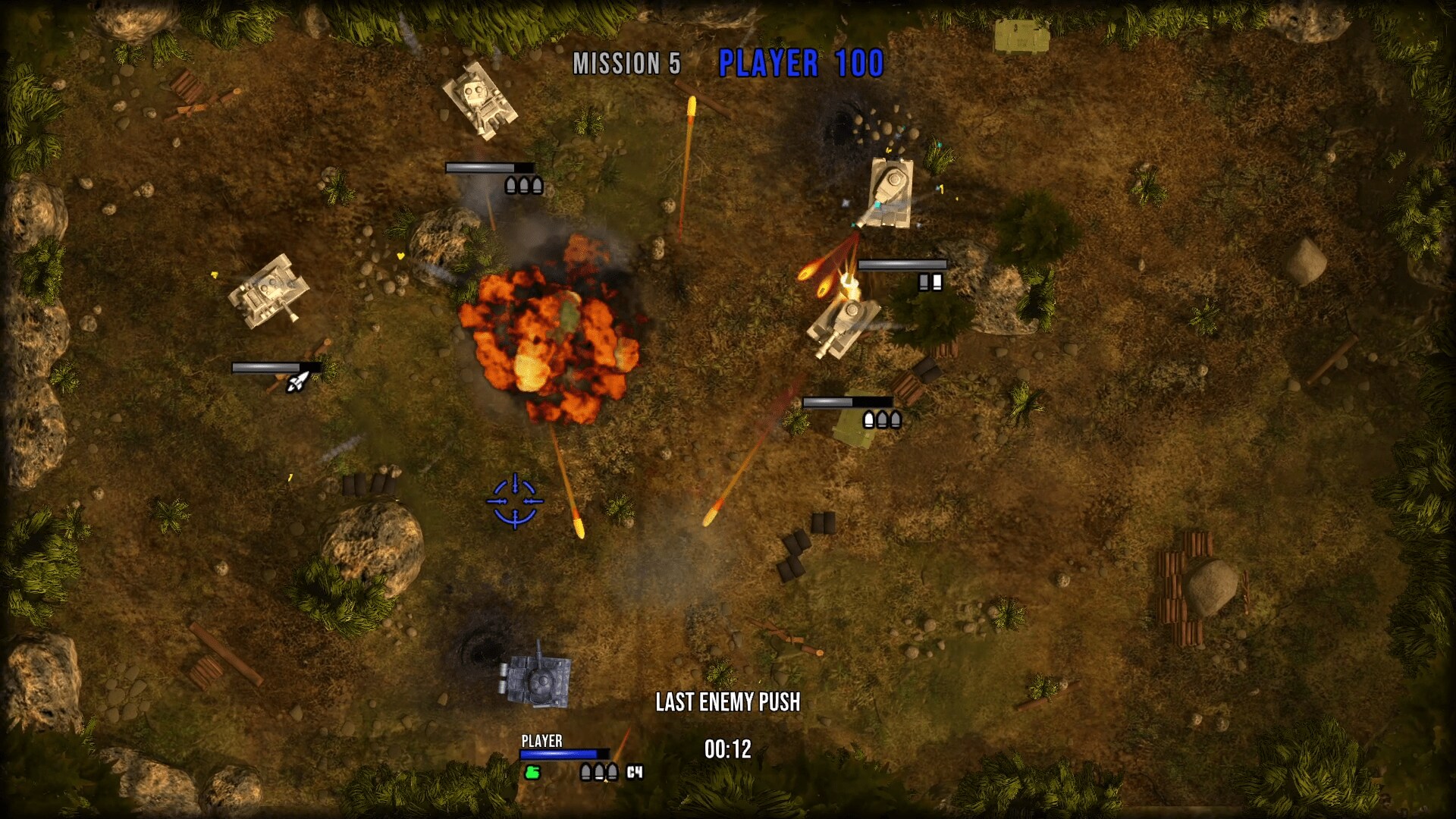The height and width of the screenshot is (819, 1456).
Task: Click the white ammo squares near the damaged tank
Action: (930, 282)
